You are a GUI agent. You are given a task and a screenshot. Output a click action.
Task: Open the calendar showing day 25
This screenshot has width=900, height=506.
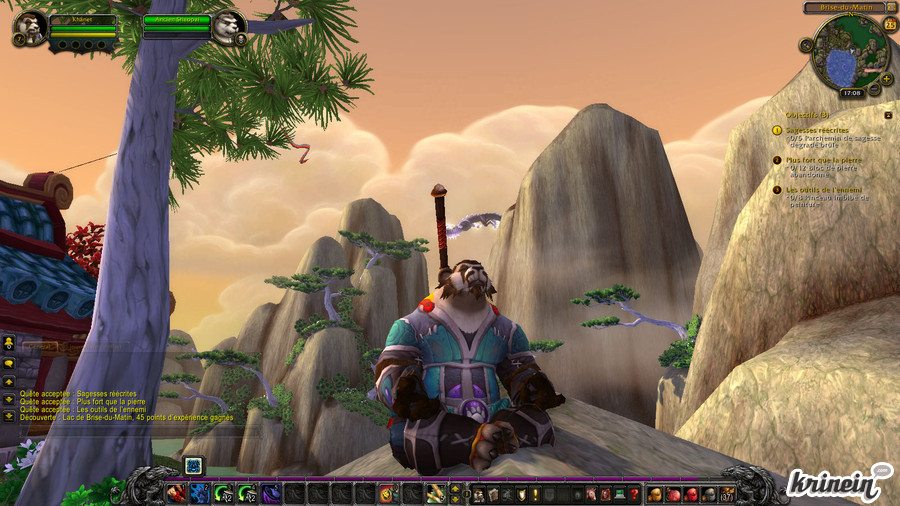click(x=890, y=24)
